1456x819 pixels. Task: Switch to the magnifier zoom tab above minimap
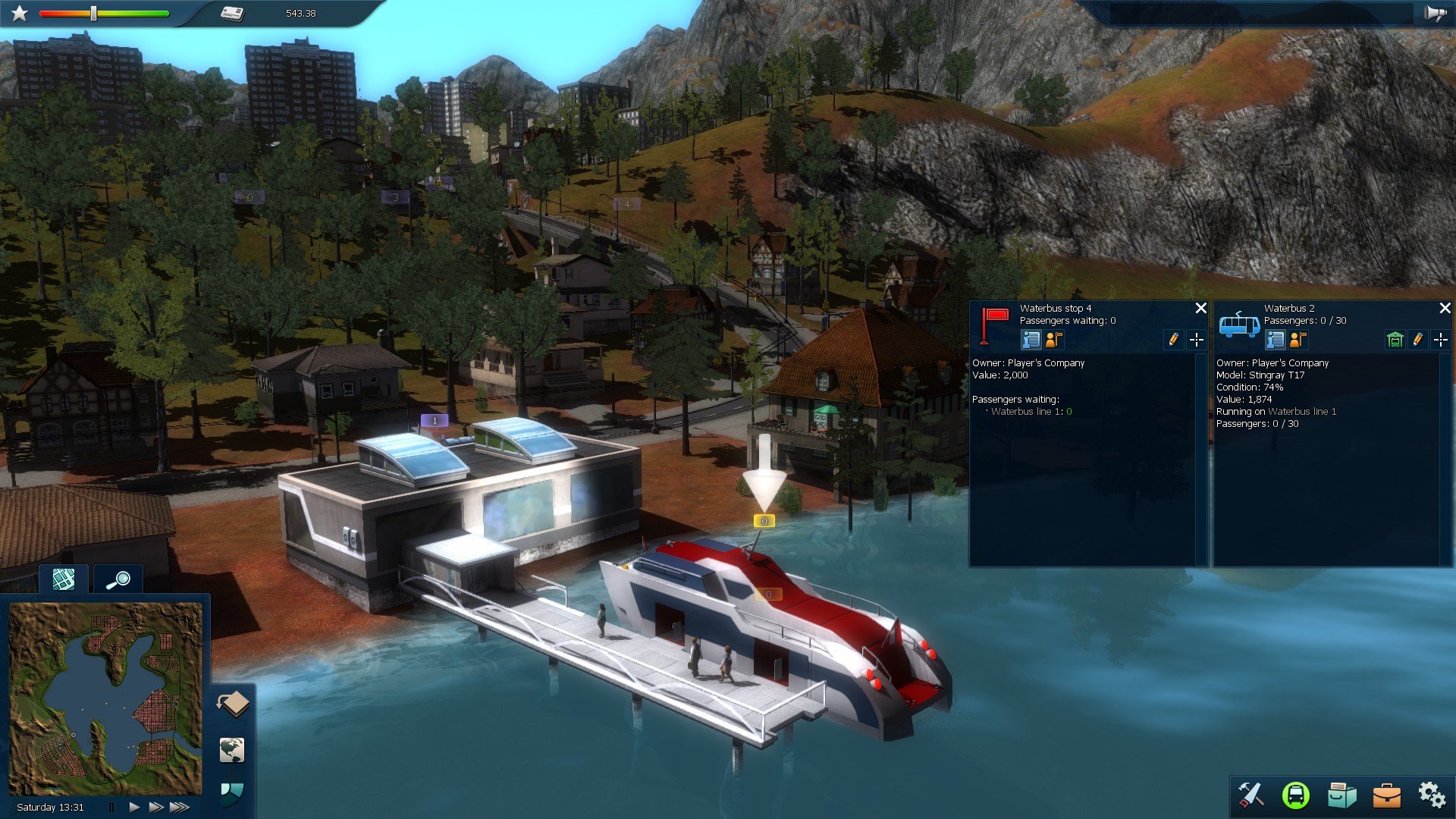click(x=118, y=580)
